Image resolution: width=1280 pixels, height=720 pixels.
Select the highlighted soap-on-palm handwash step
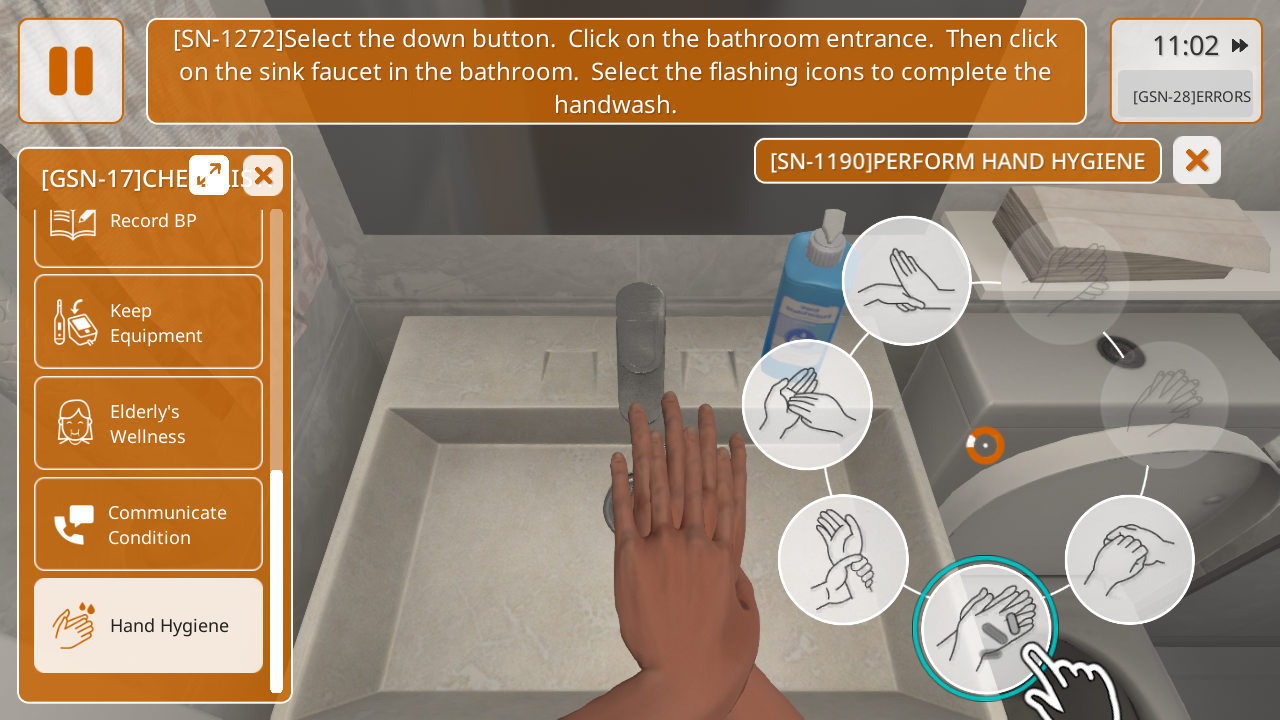[x=985, y=628]
